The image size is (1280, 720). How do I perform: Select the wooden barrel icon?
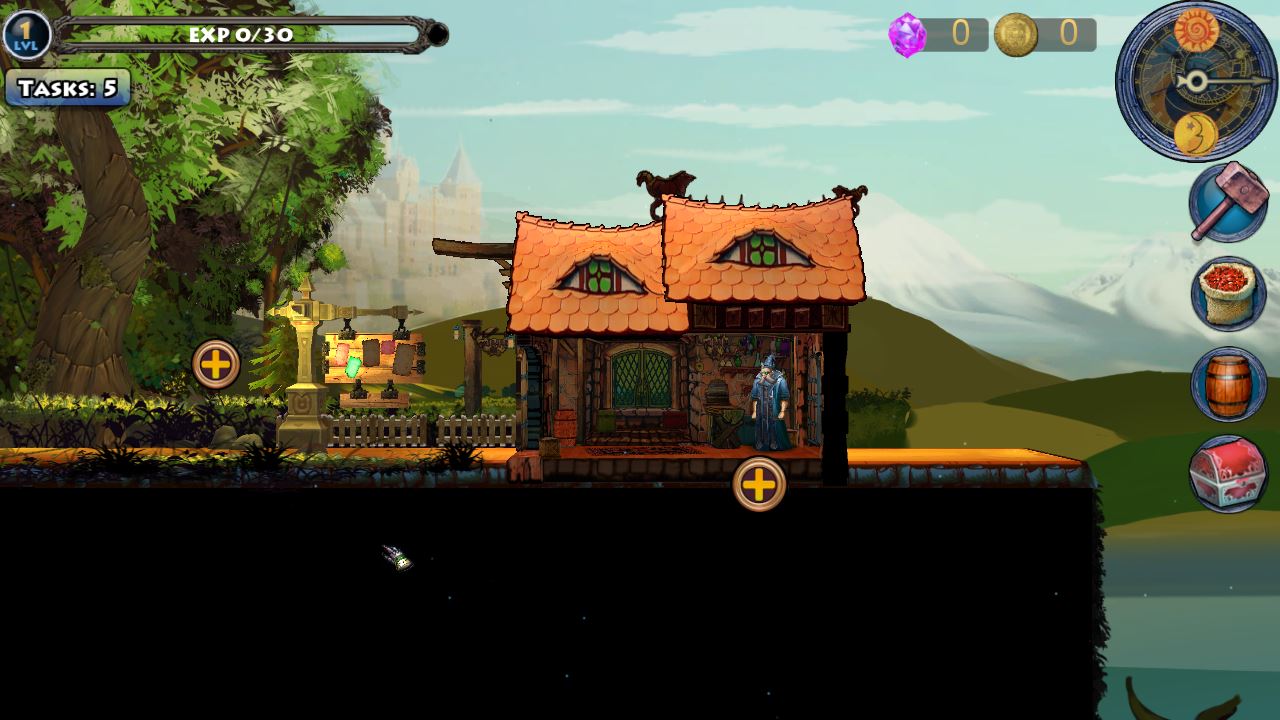[x=1228, y=384]
